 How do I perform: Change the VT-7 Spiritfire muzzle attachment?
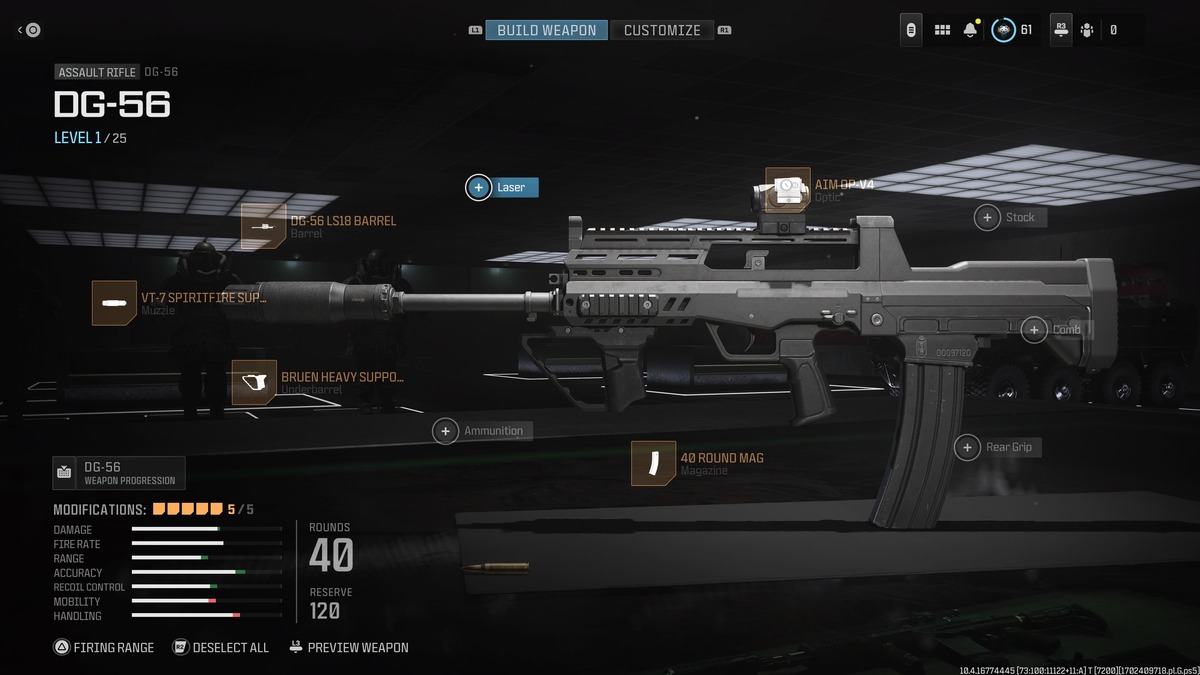[114, 303]
